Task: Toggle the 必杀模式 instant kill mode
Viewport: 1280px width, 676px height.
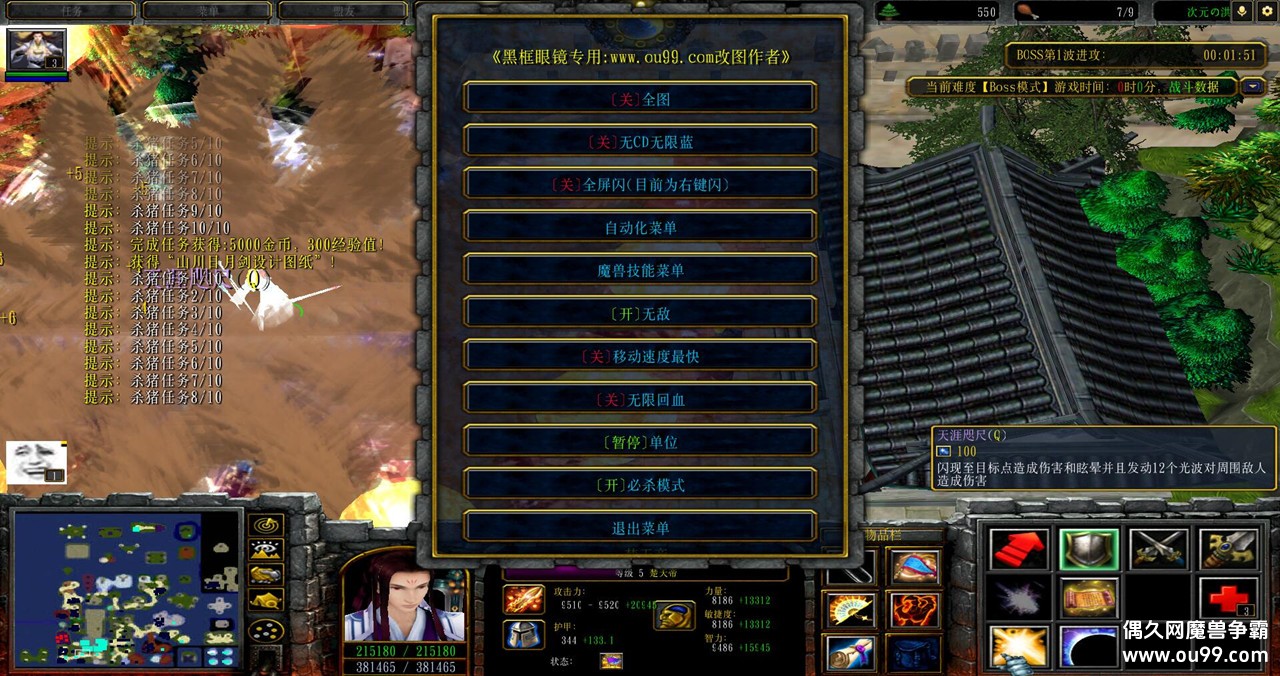Action: coord(640,485)
